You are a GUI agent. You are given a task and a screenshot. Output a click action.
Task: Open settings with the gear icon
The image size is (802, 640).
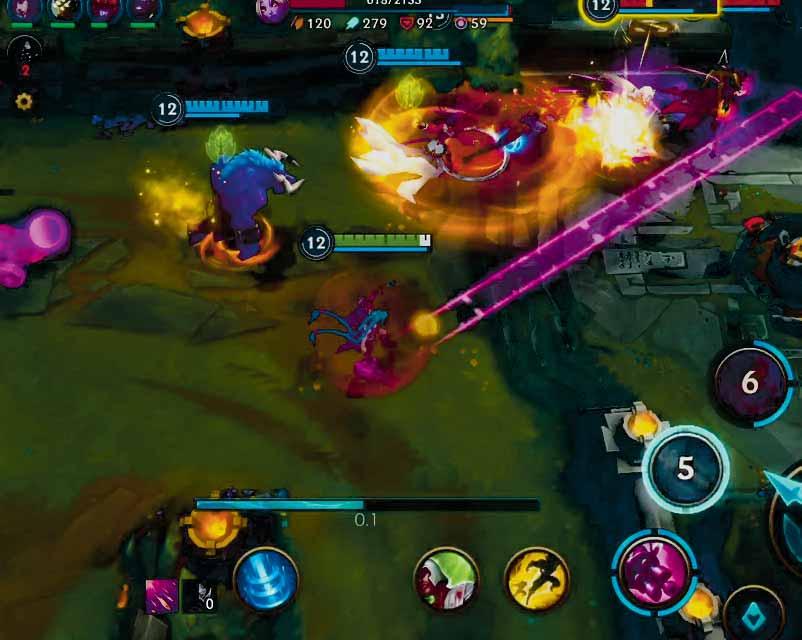pyautogui.click(x=24, y=101)
